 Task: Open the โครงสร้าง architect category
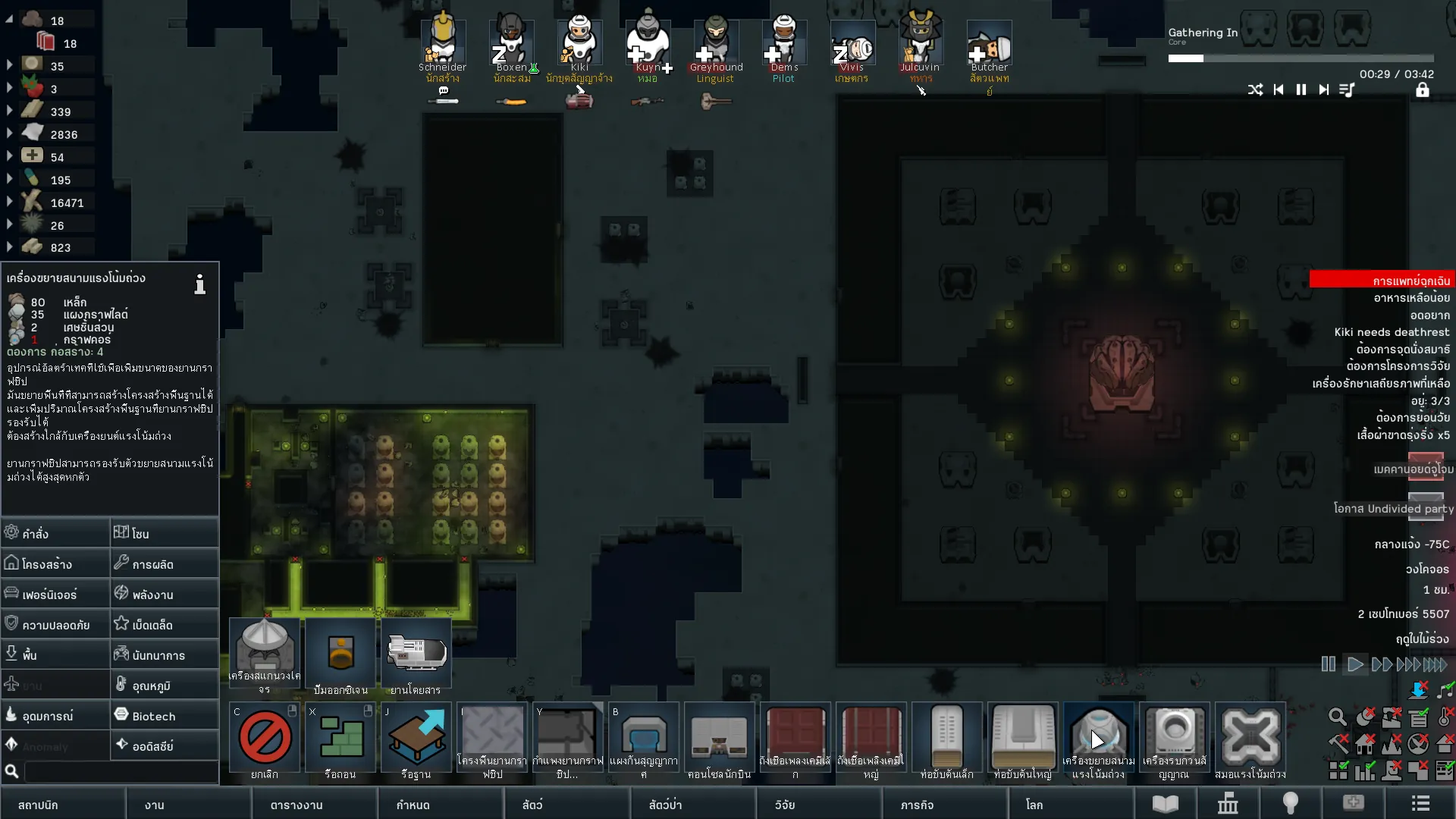[55, 563]
